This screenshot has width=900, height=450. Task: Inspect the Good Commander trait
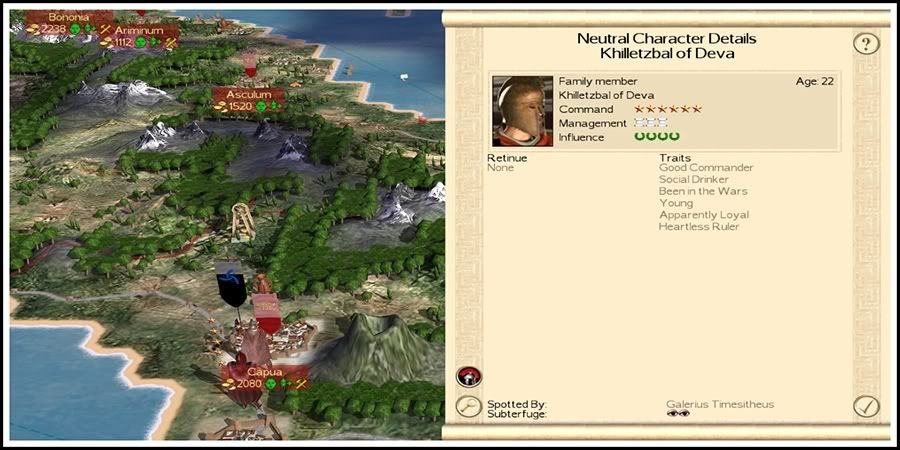tap(706, 167)
